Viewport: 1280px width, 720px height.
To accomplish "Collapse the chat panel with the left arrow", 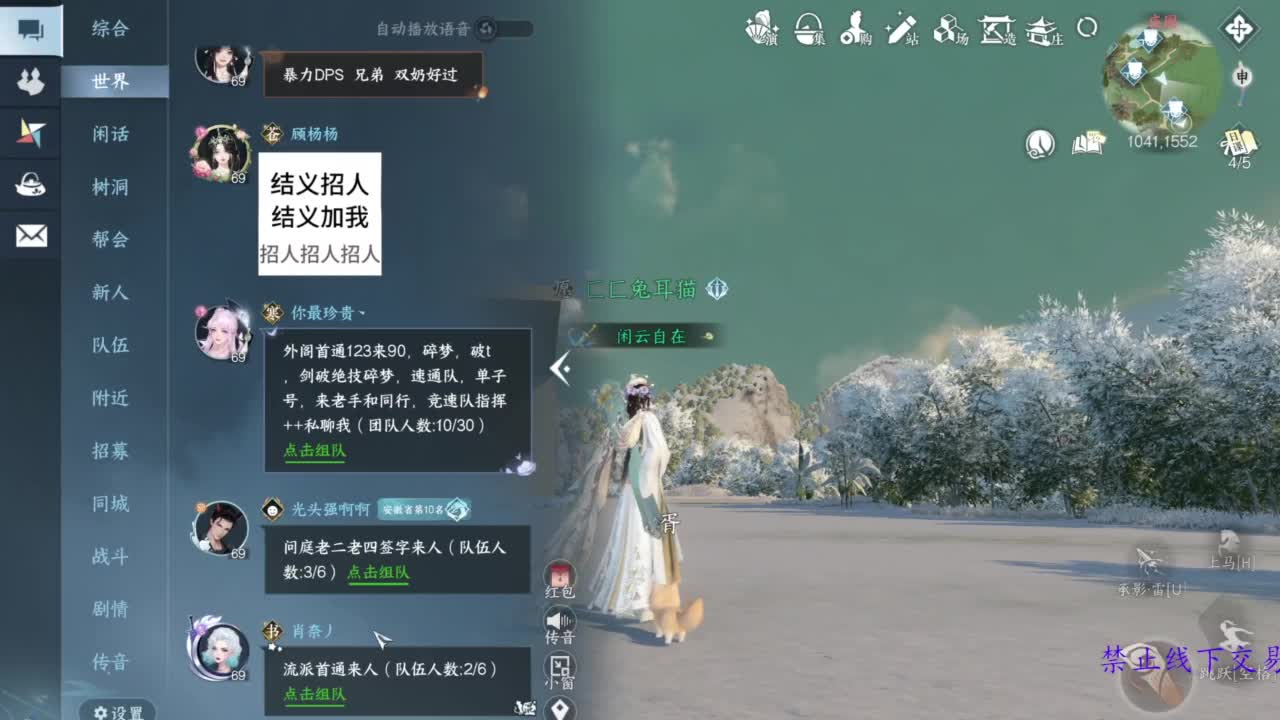I will (559, 370).
